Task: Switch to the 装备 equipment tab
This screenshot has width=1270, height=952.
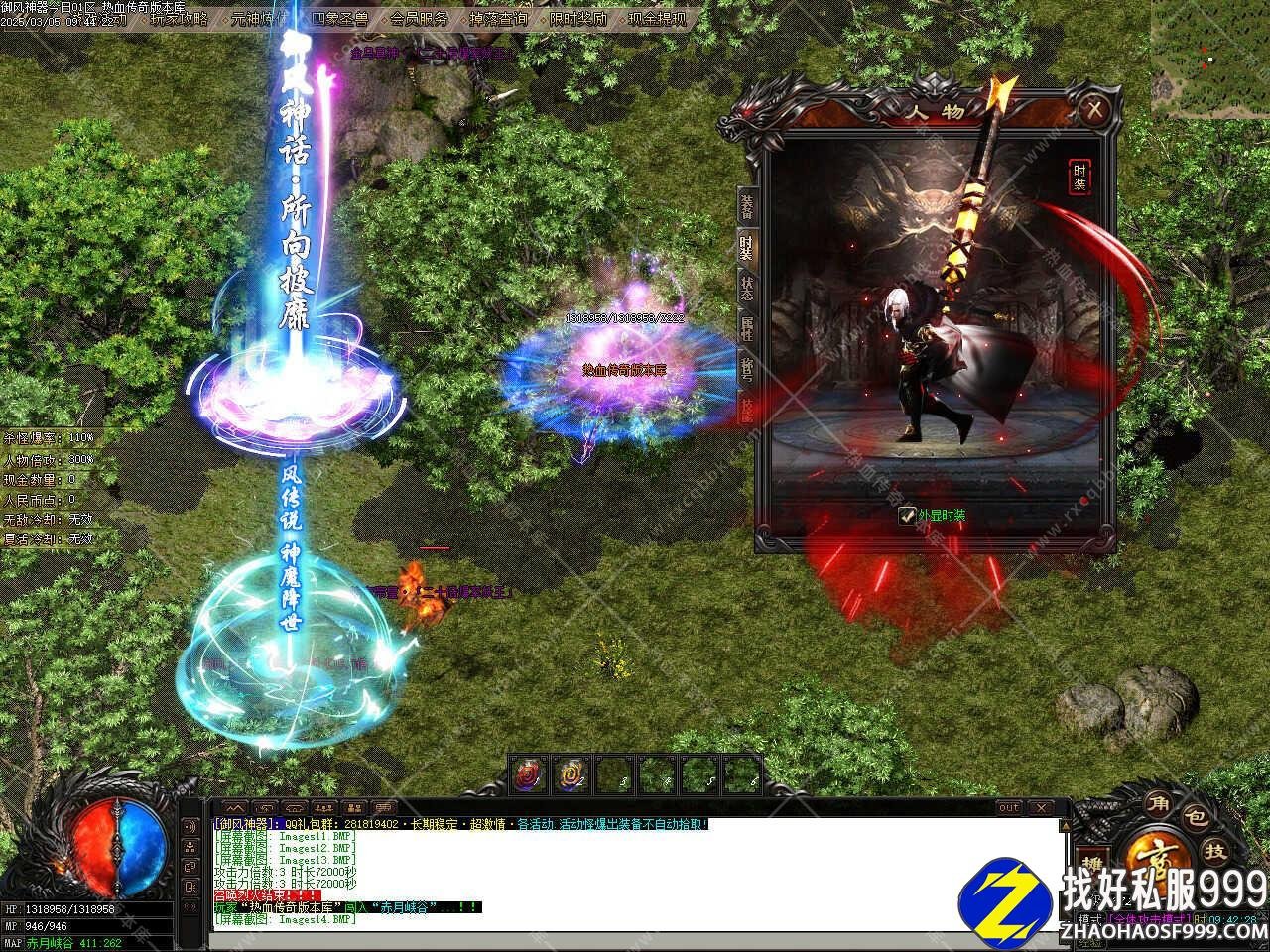Action: [x=746, y=206]
